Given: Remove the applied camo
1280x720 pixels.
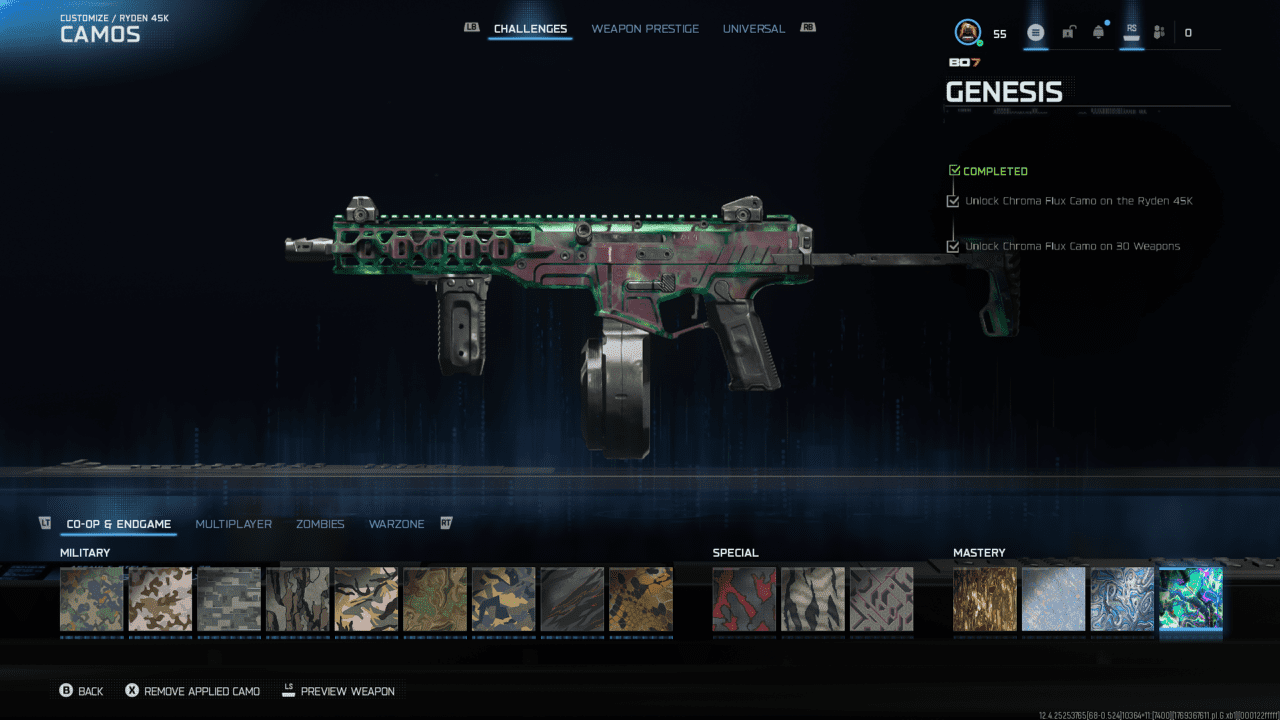Looking at the screenshot, I should [192, 691].
